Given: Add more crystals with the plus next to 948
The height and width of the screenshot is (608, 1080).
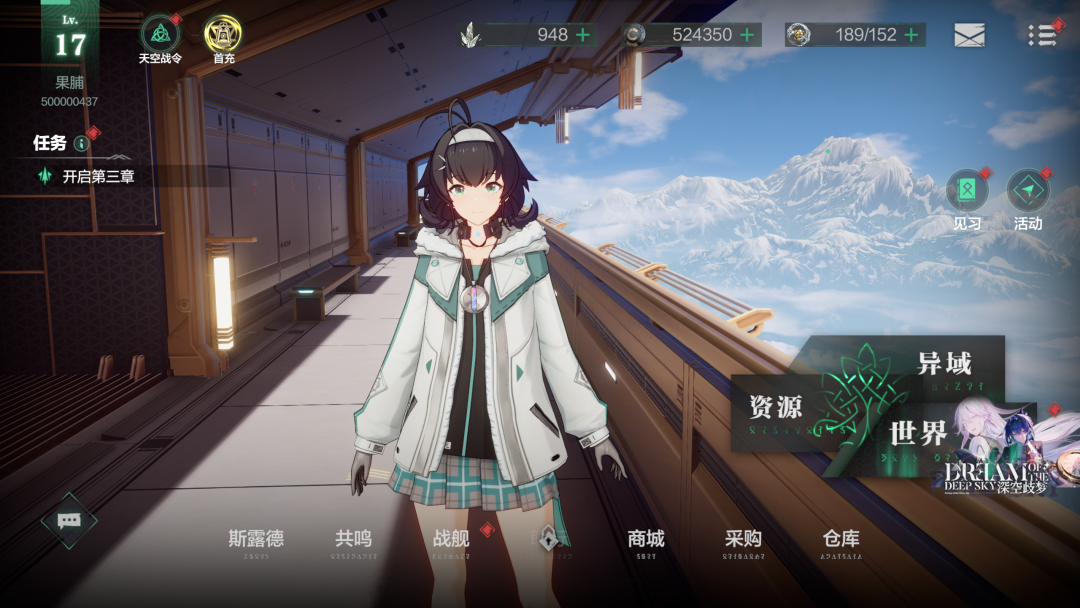Looking at the screenshot, I should [x=583, y=35].
